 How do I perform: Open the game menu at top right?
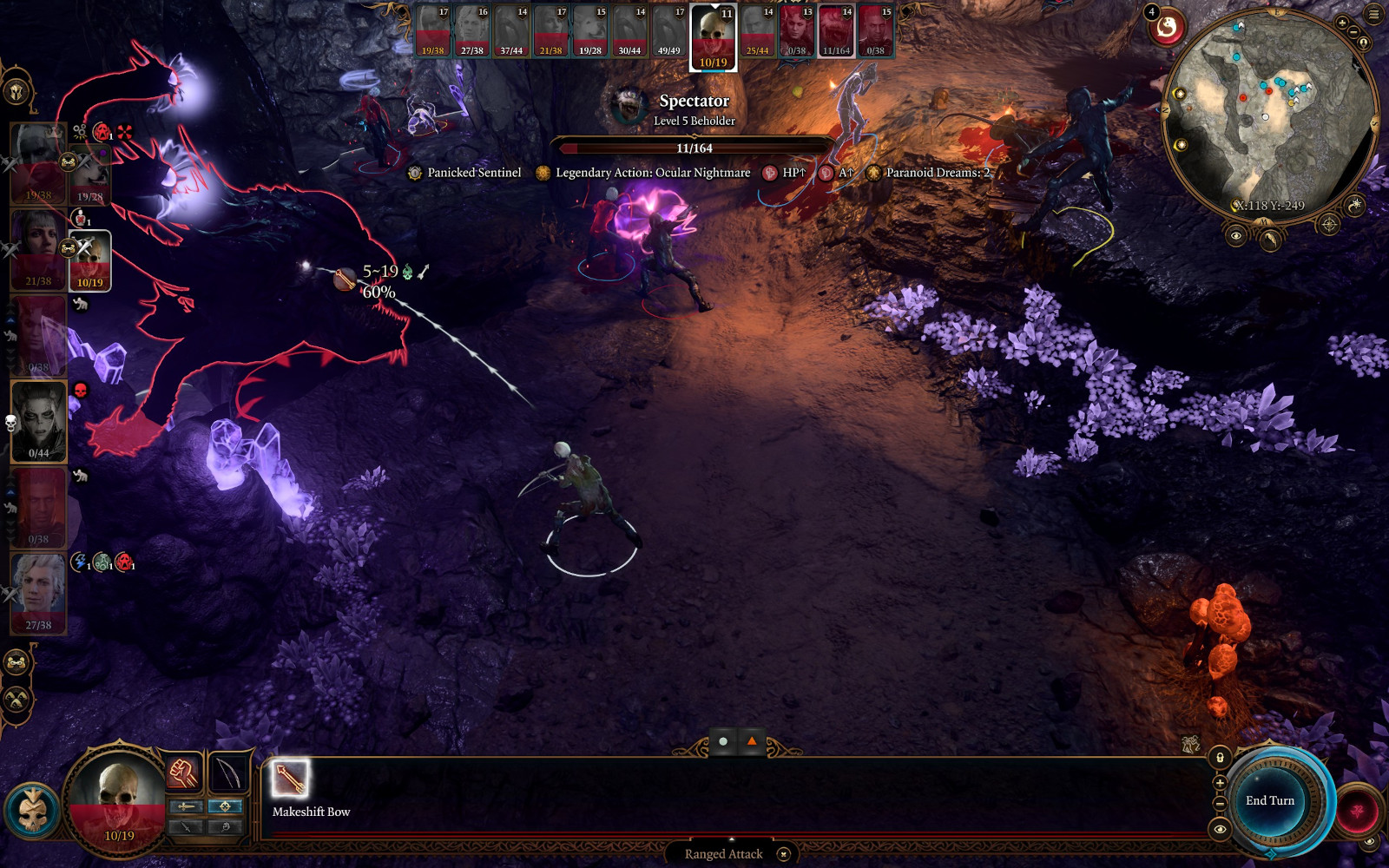(1374, 14)
